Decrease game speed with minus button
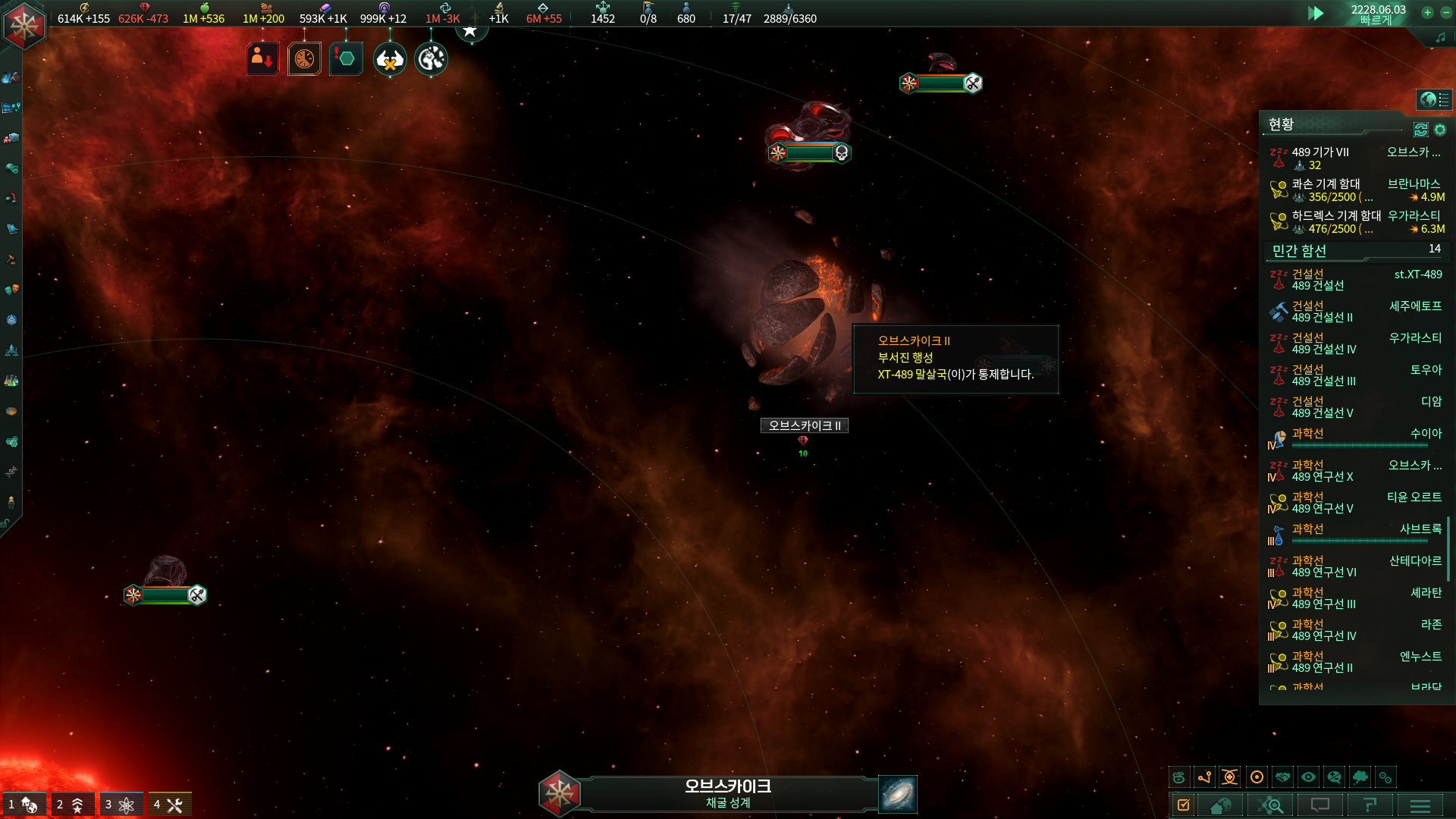1456x819 pixels. [x=1444, y=12]
